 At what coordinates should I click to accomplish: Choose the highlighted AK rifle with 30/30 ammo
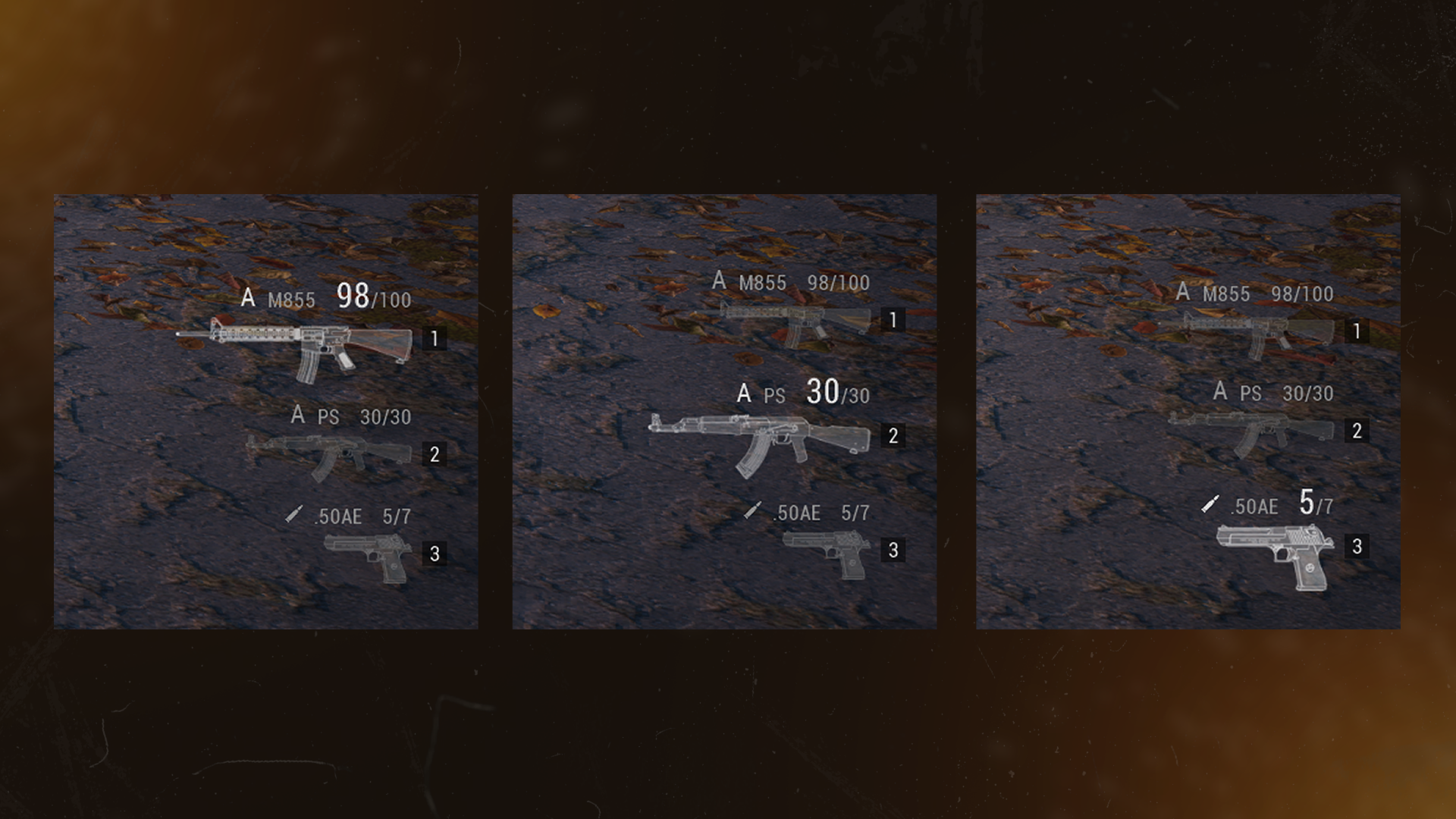[758, 438]
